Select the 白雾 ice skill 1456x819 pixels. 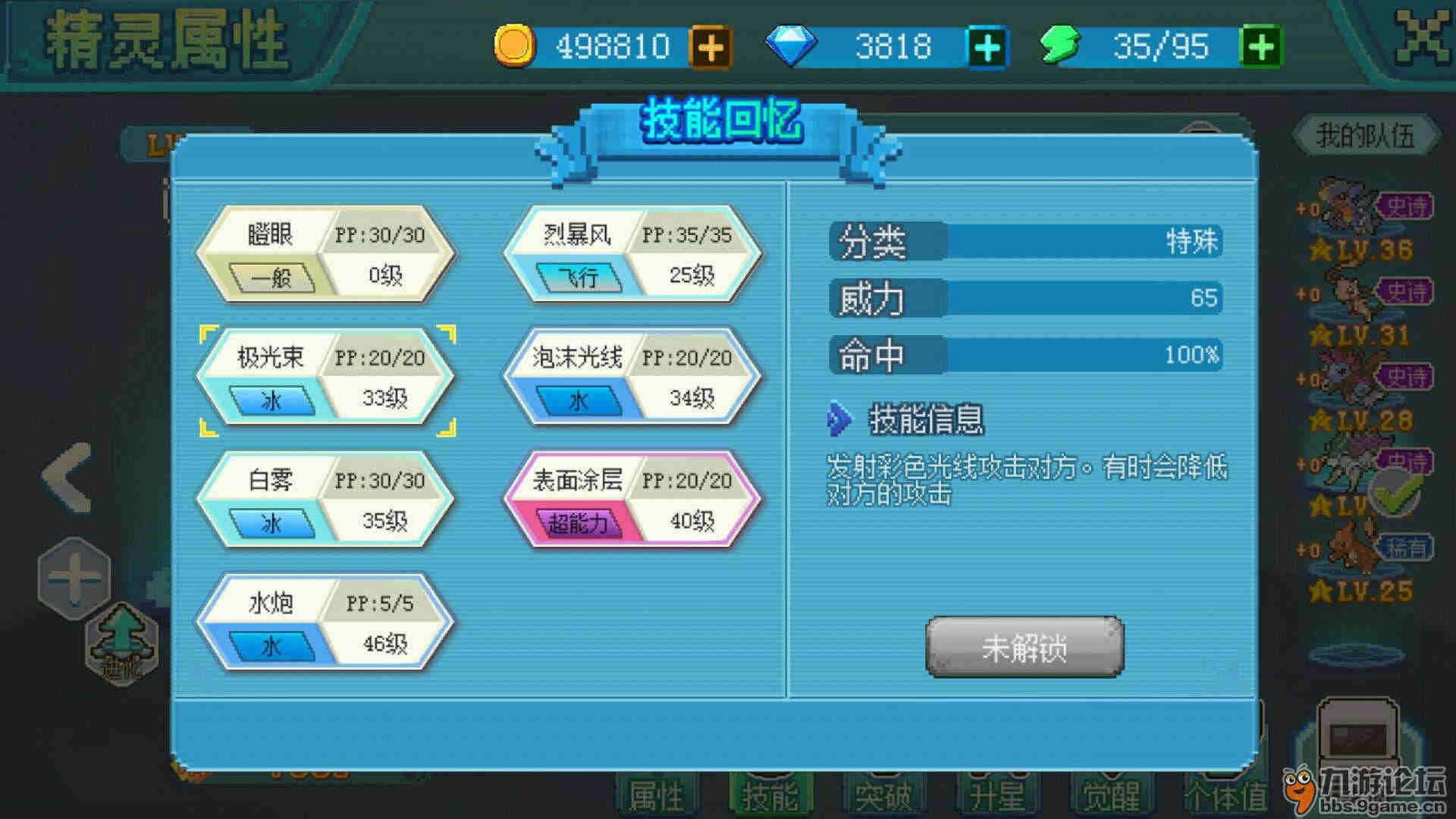(326, 500)
